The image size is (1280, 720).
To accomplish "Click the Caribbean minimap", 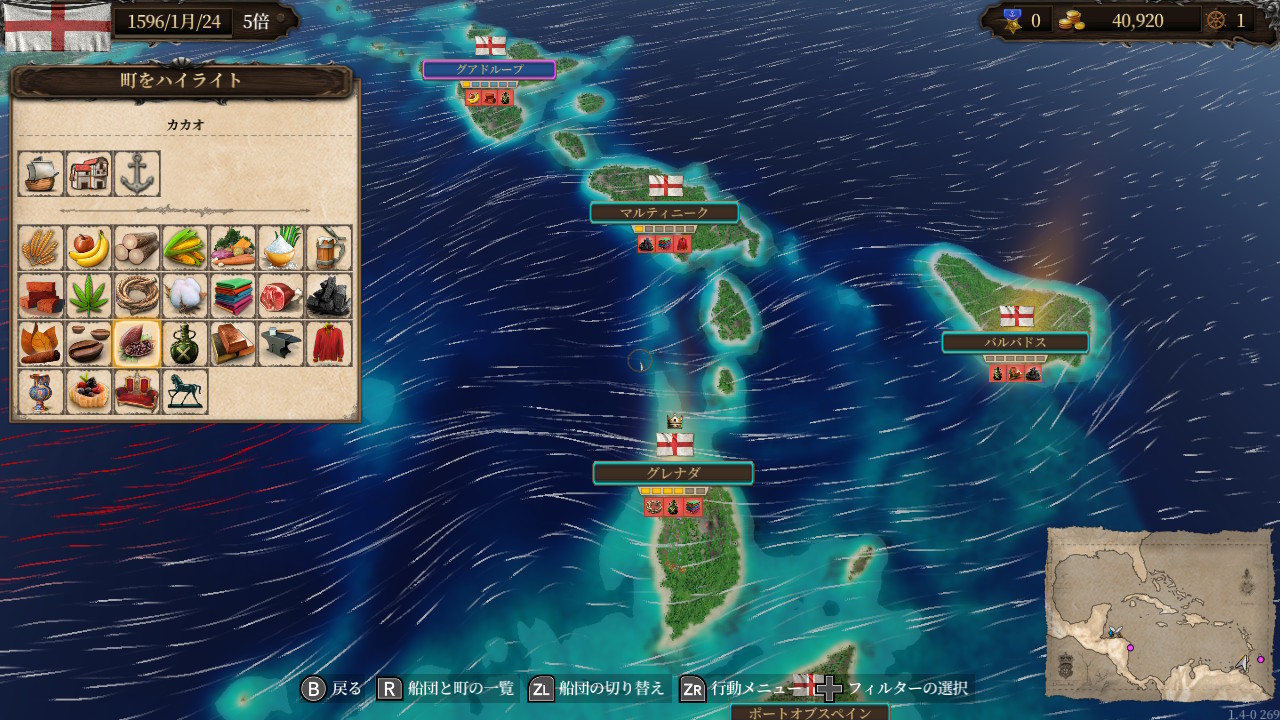I will 1158,614.
